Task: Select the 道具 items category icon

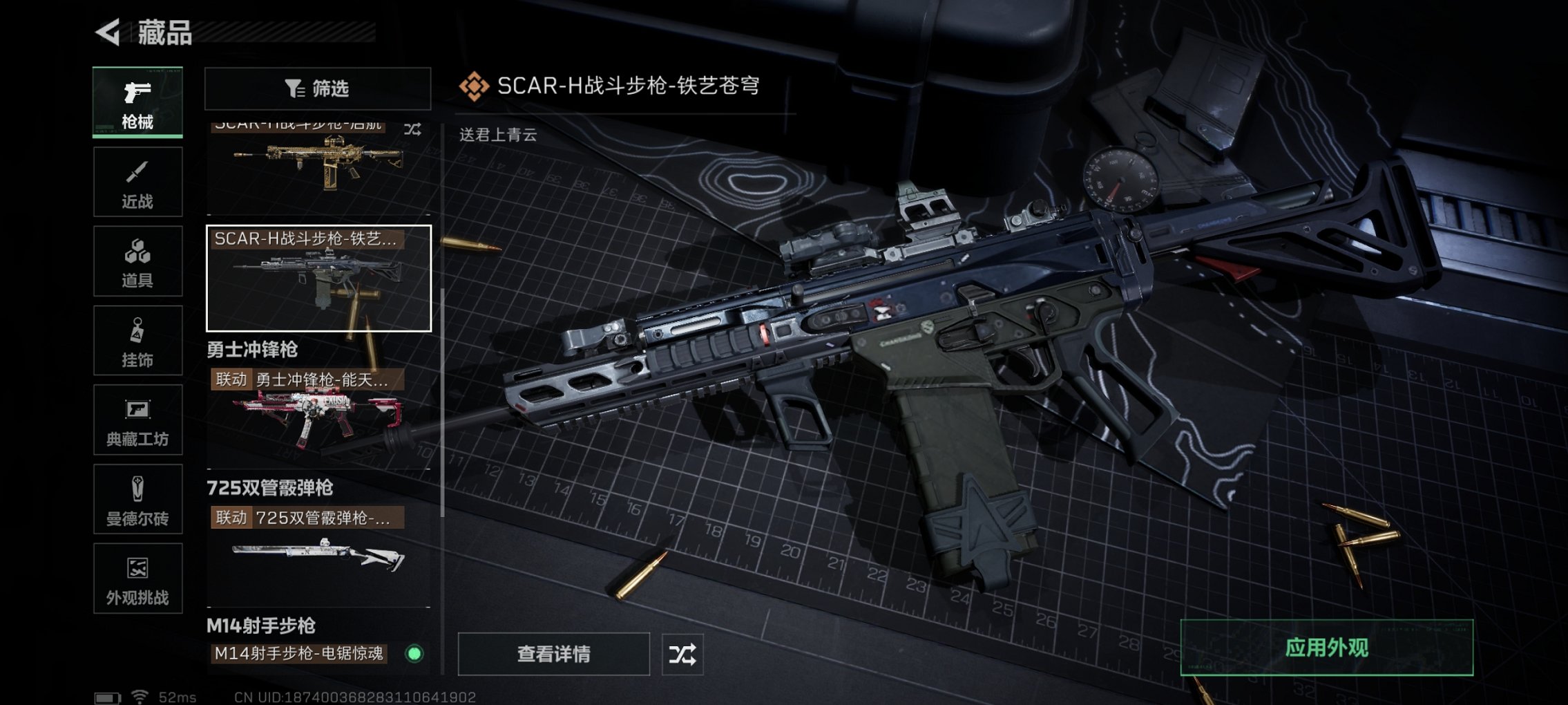Action: 137,259
